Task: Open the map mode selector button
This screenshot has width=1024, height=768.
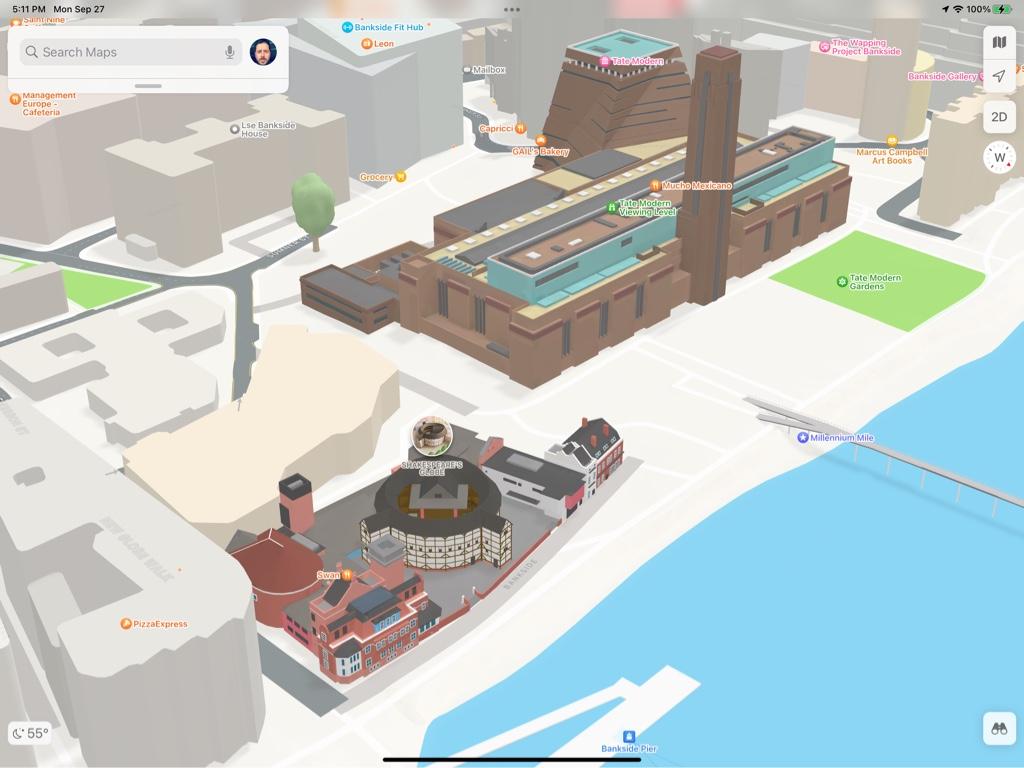Action: 998,42
